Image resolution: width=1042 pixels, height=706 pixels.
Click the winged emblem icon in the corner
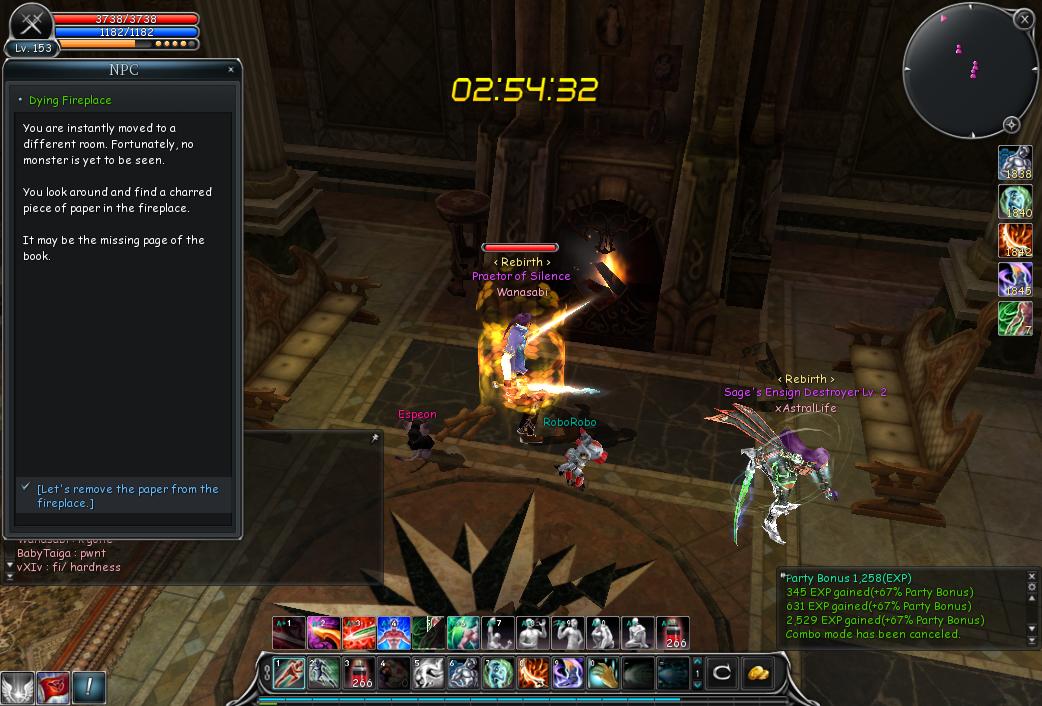(17, 688)
